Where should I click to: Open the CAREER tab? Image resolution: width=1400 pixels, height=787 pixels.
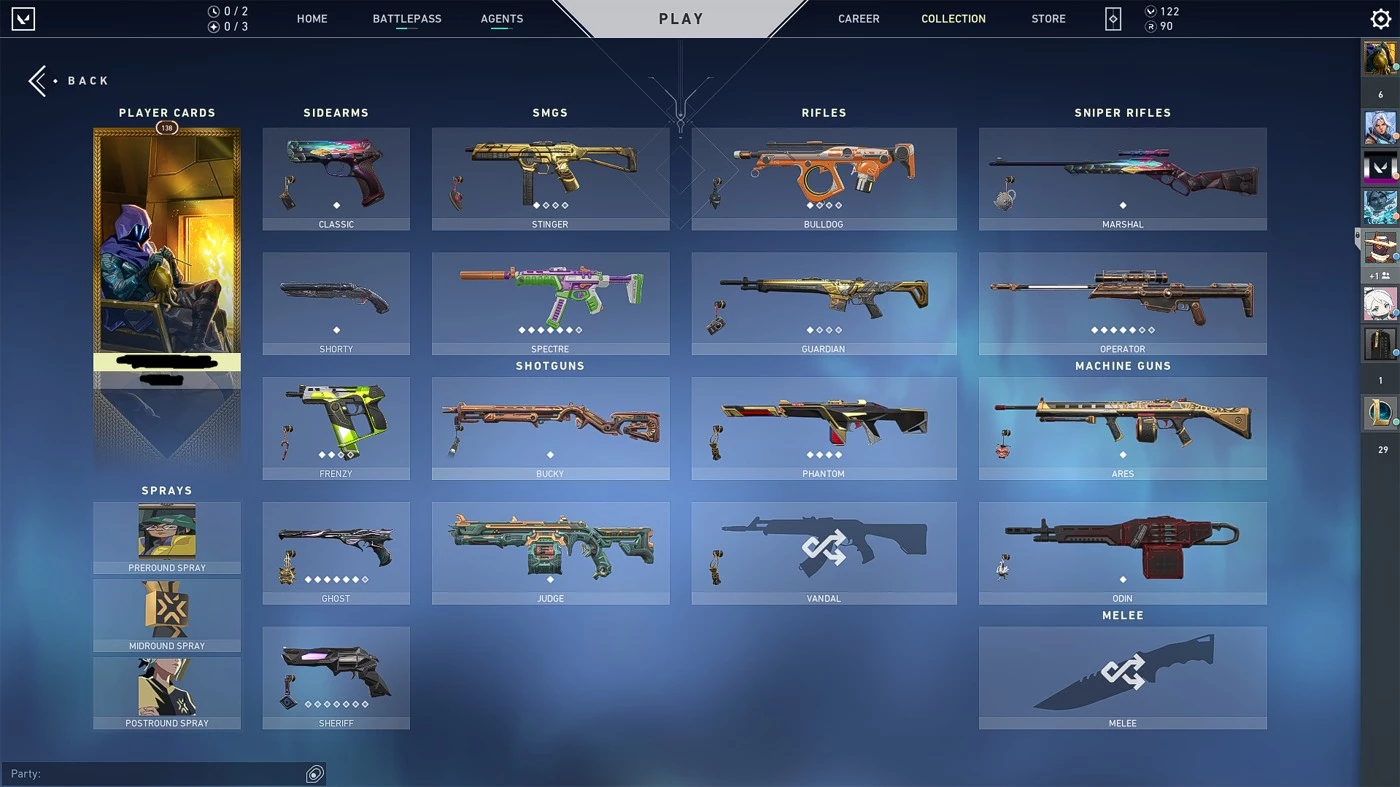pyautogui.click(x=858, y=18)
